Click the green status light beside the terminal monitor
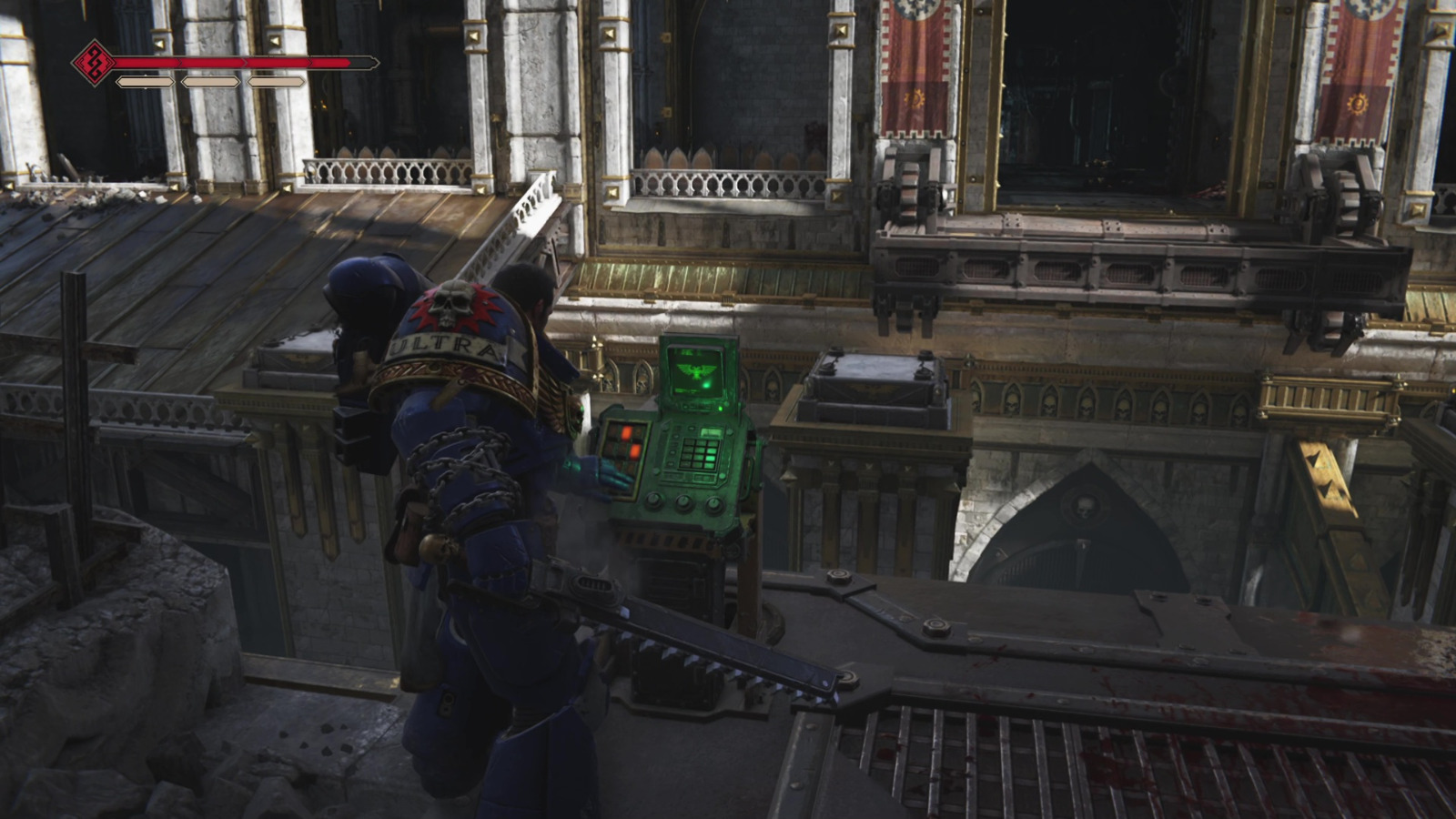 [x=721, y=409]
